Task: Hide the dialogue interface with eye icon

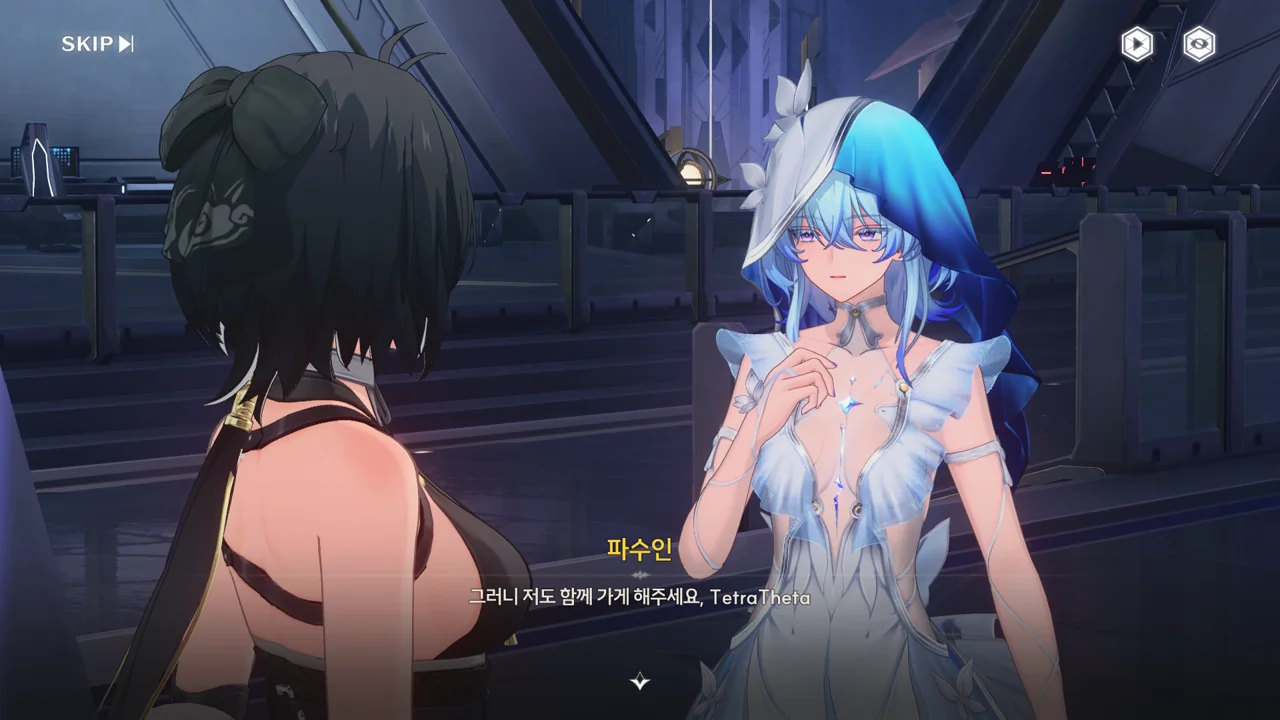Action: (x=1199, y=44)
